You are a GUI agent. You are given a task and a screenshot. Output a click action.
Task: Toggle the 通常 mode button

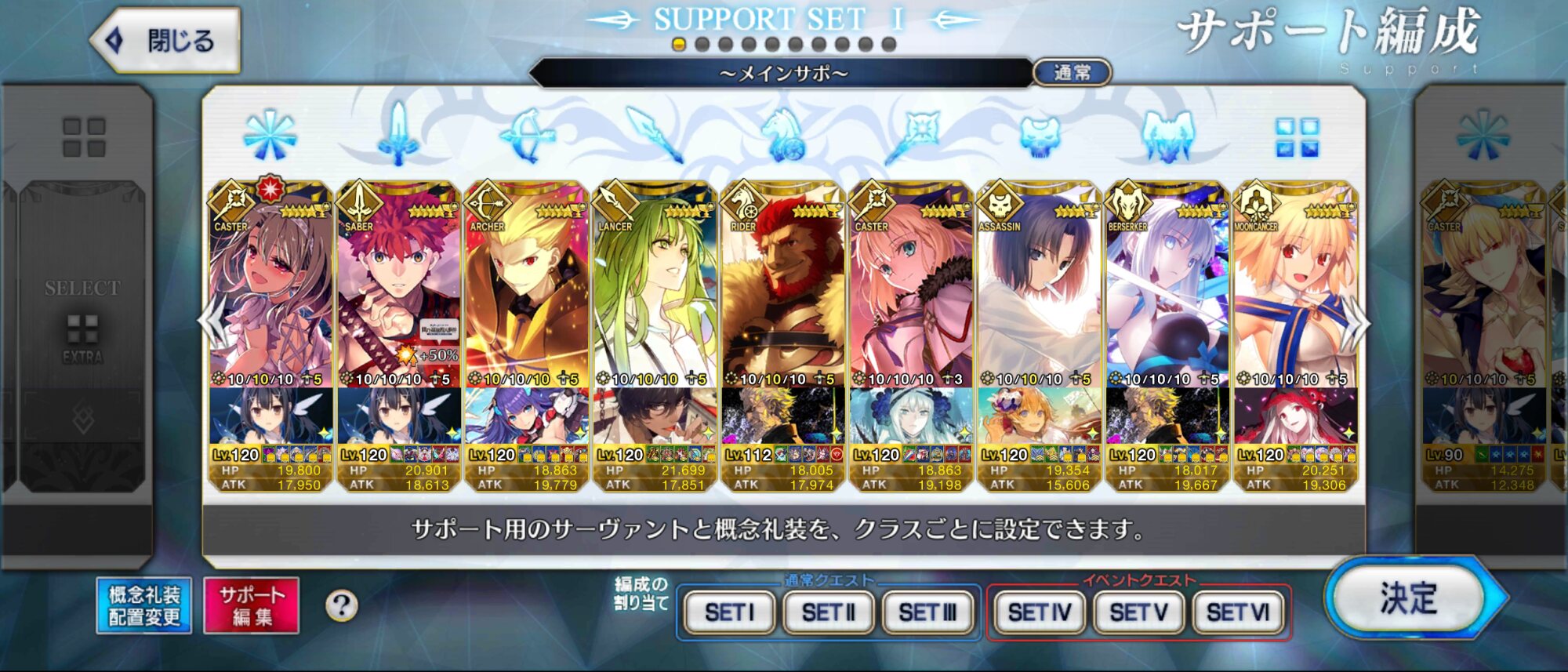click(1072, 73)
